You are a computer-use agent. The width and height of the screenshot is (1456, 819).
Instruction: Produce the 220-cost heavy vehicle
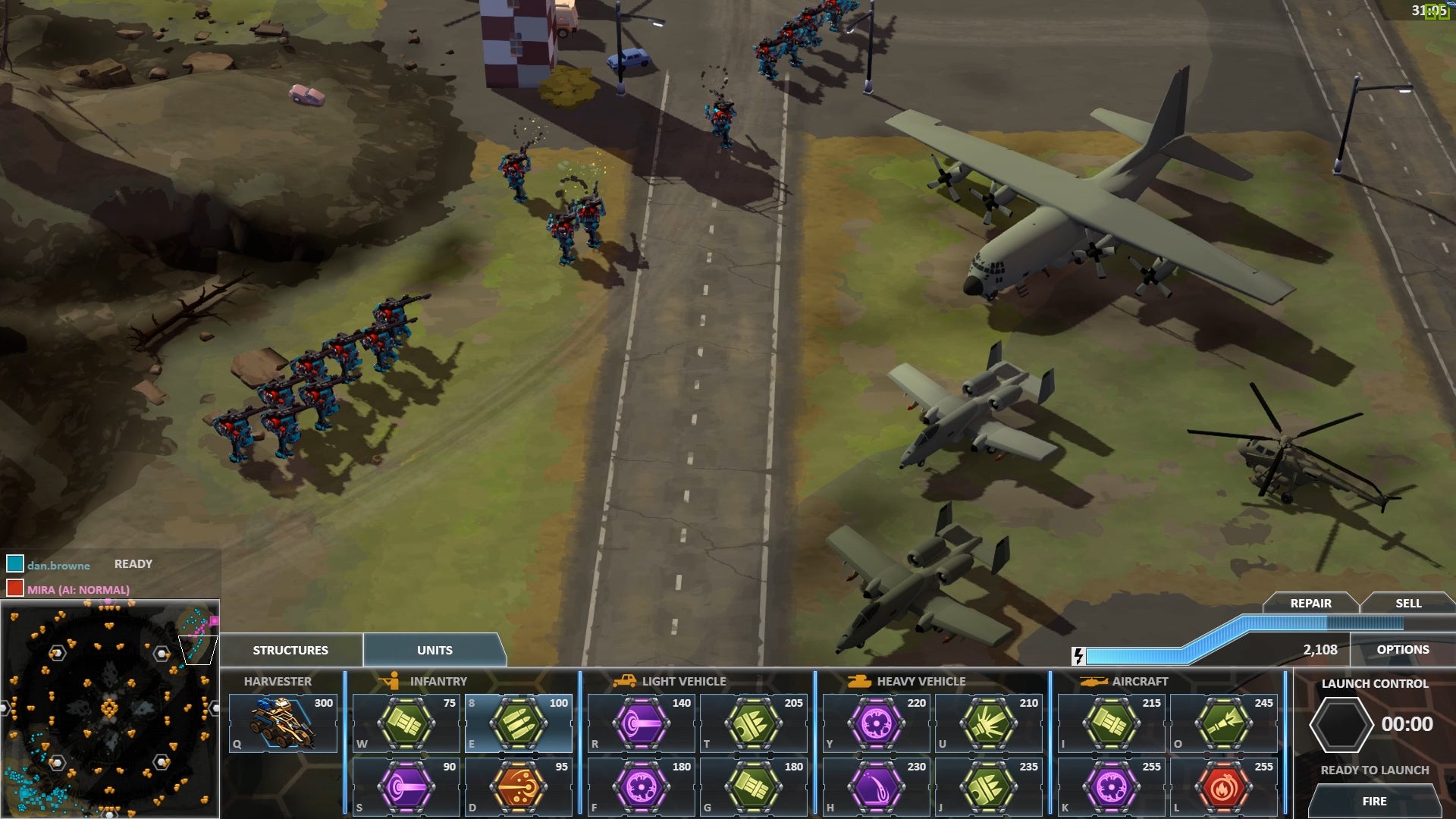(x=877, y=723)
